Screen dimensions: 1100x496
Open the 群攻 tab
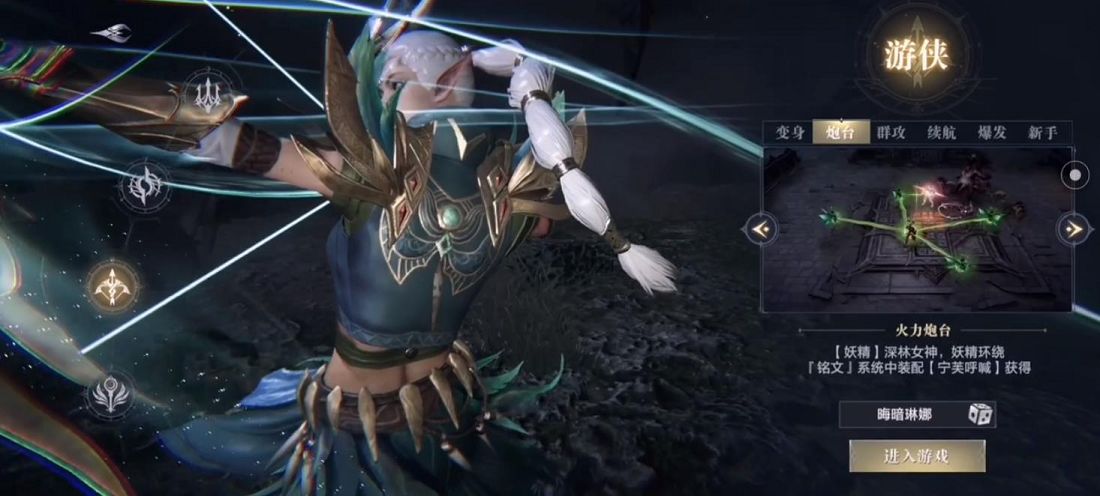tap(891, 133)
